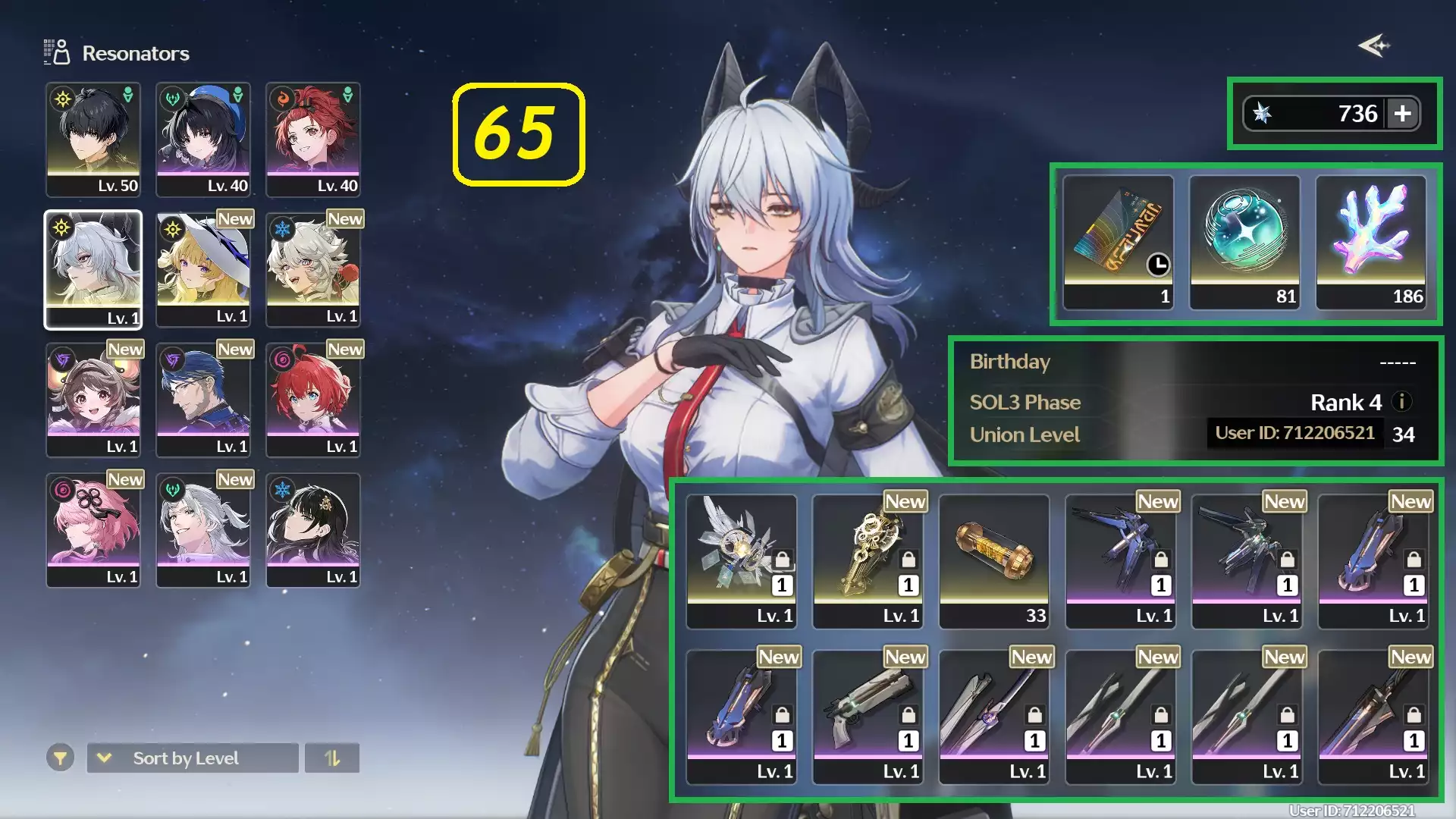The image size is (1456, 819).
Task: Toggle the sort order arrows button
Action: [332, 758]
